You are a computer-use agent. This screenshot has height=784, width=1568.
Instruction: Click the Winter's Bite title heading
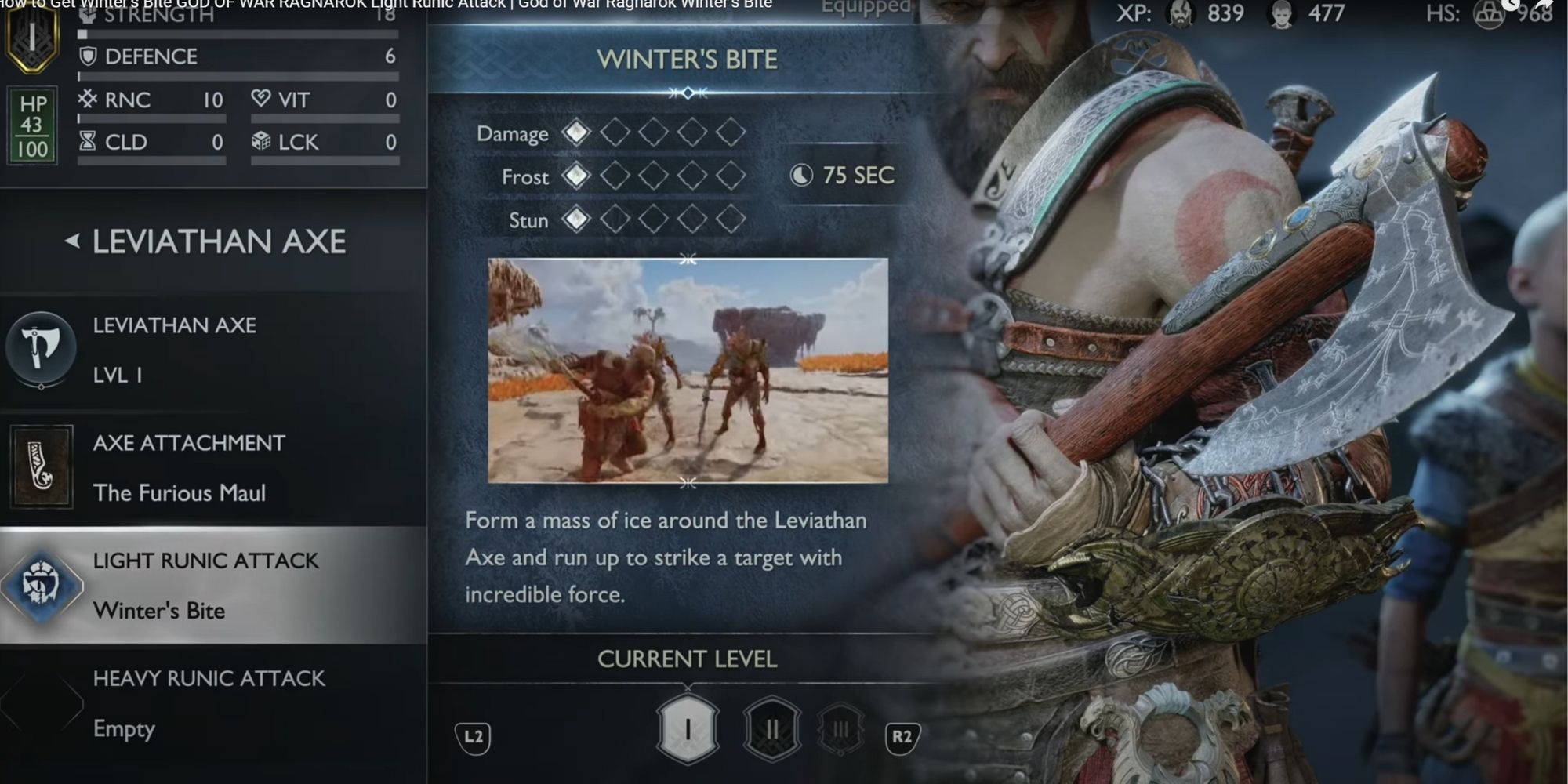tap(687, 58)
